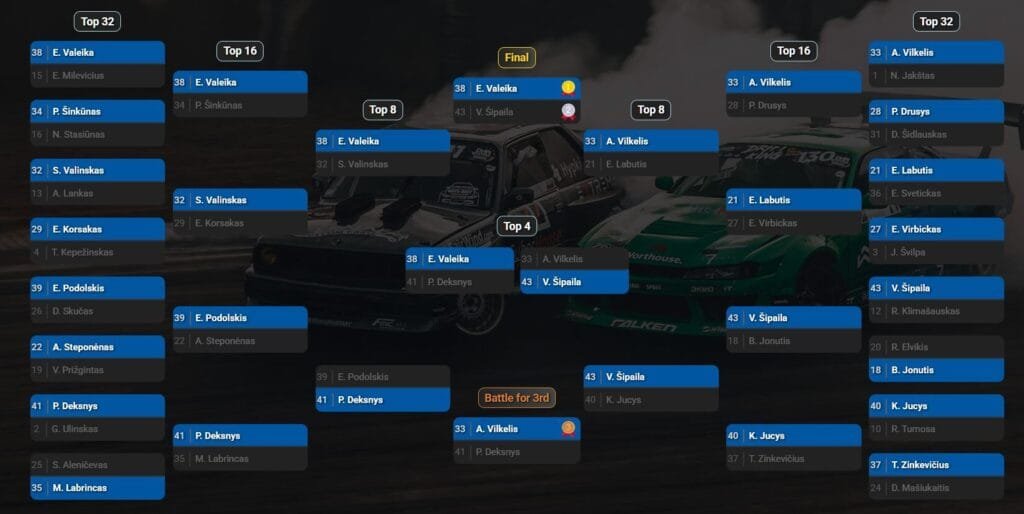Click the D. Skučas row

click(97, 312)
